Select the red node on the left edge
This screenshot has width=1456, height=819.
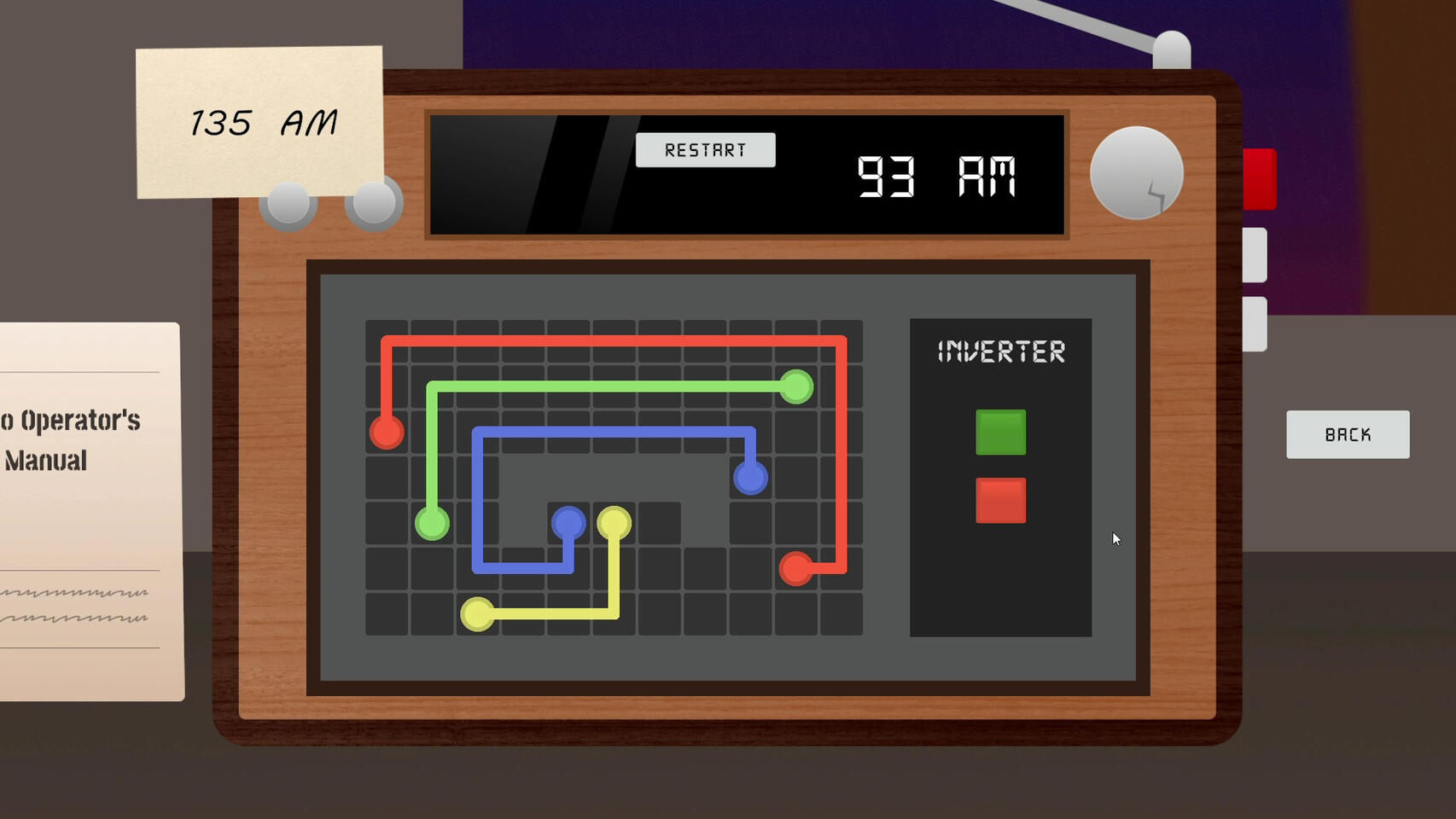pyautogui.click(x=387, y=432)
